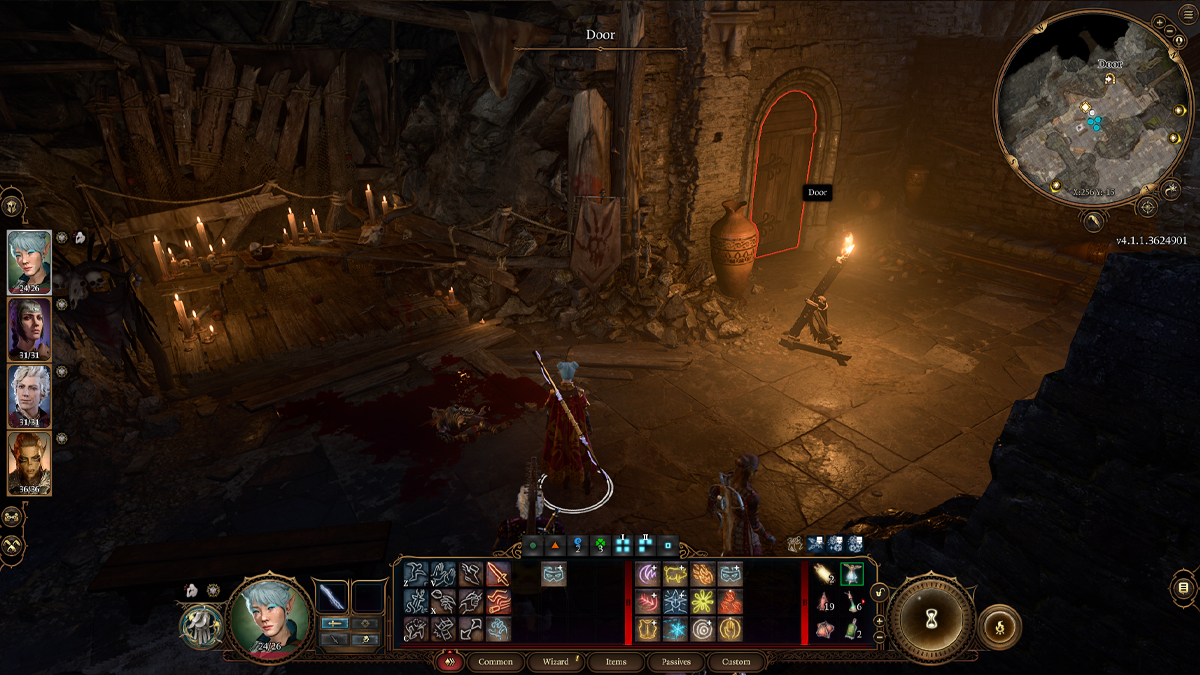Image resolution: width=1200 pixels, height=675 pixels.
Task: Switch to the Custom hotbar tab
Action: pyautogui.click(x=737, y=662)
